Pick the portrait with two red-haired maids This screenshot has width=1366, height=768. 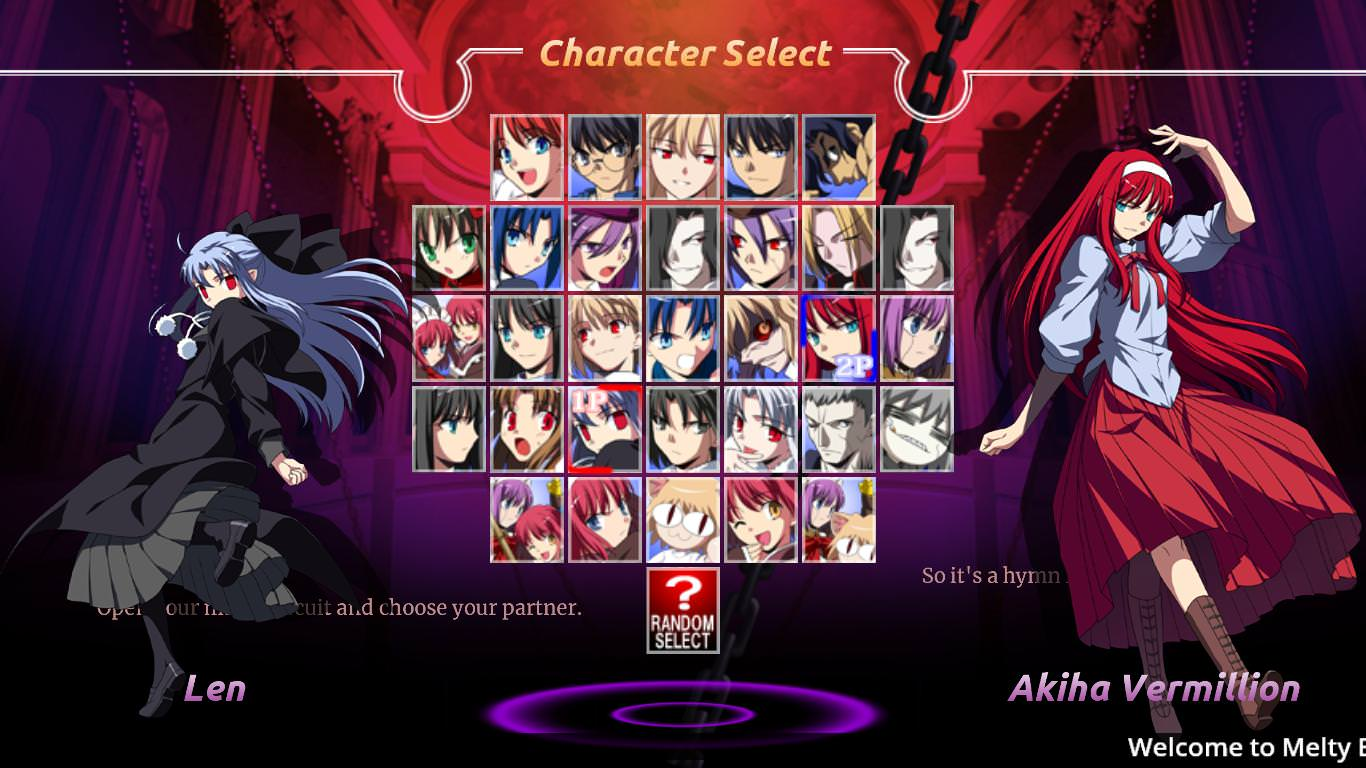click(x=449, y=338)
